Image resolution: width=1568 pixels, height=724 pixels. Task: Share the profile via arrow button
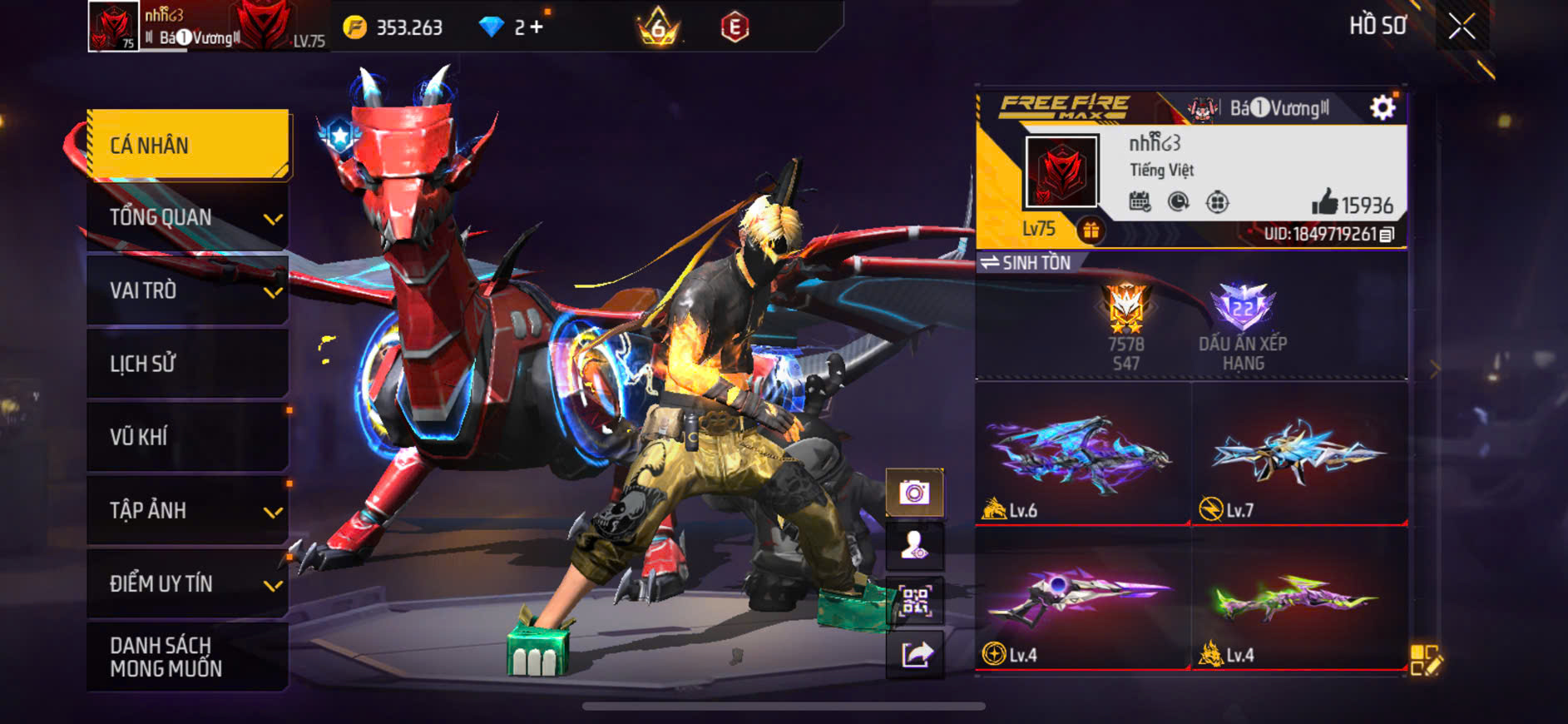coord(914,654)
